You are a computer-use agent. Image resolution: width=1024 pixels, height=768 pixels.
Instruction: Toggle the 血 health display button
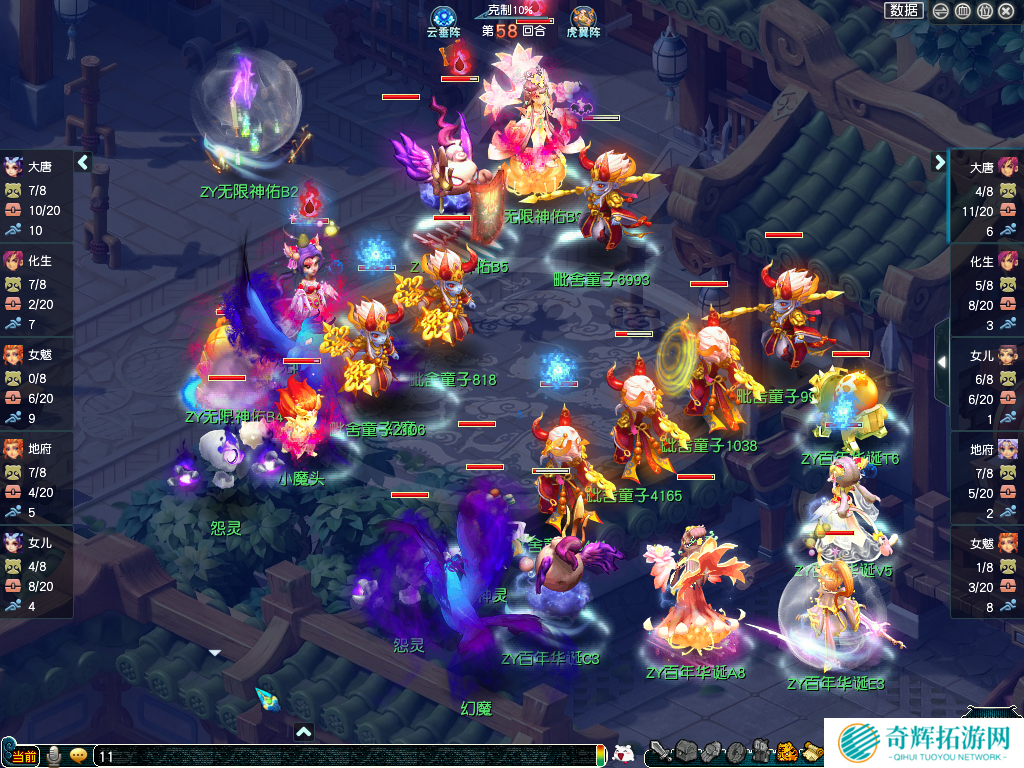(x=962, y=11)
